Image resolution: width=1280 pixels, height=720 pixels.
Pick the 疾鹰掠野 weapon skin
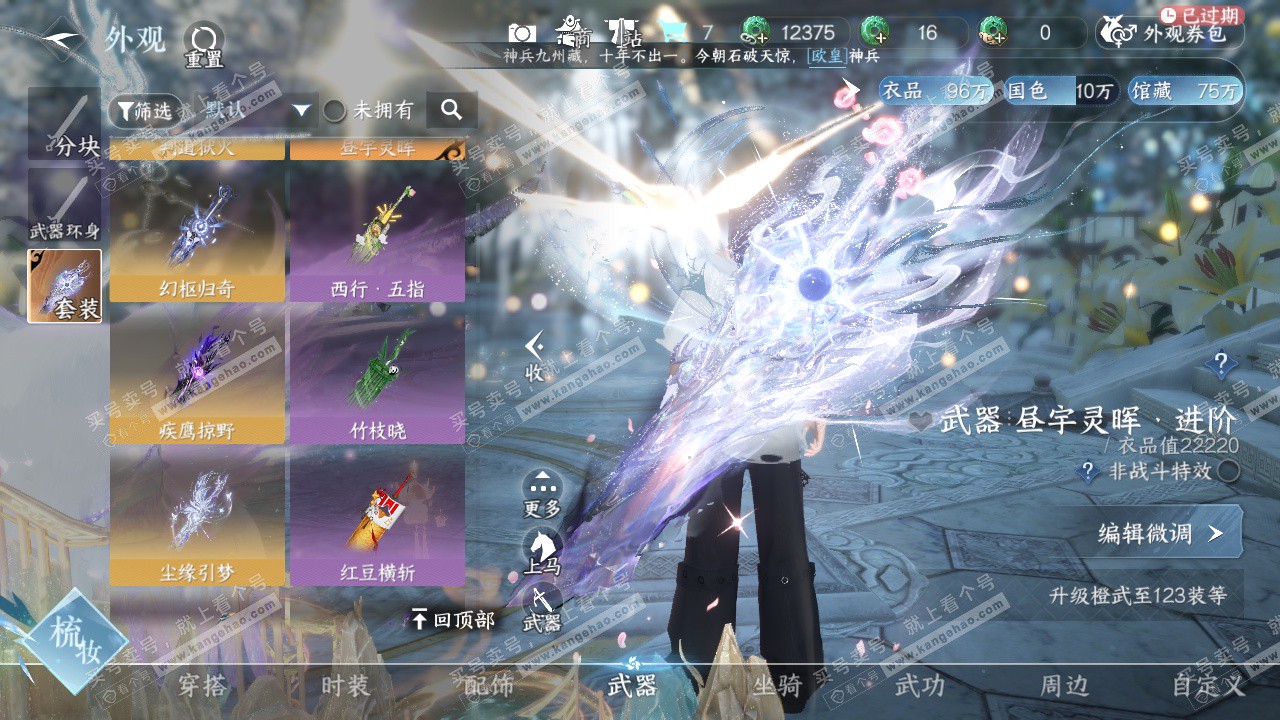[x=197, y=374]
